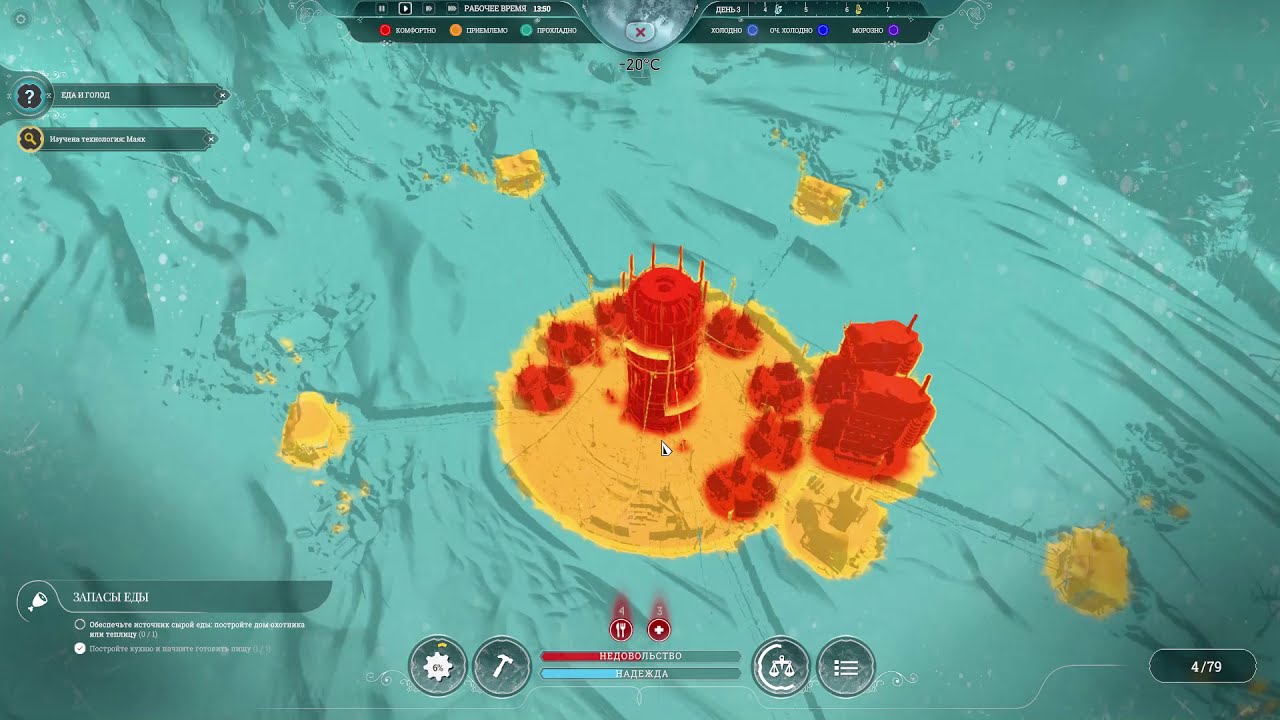The image size is (1280, 720).
Task: Close the temperature overlay with red X
Action: 640,32
